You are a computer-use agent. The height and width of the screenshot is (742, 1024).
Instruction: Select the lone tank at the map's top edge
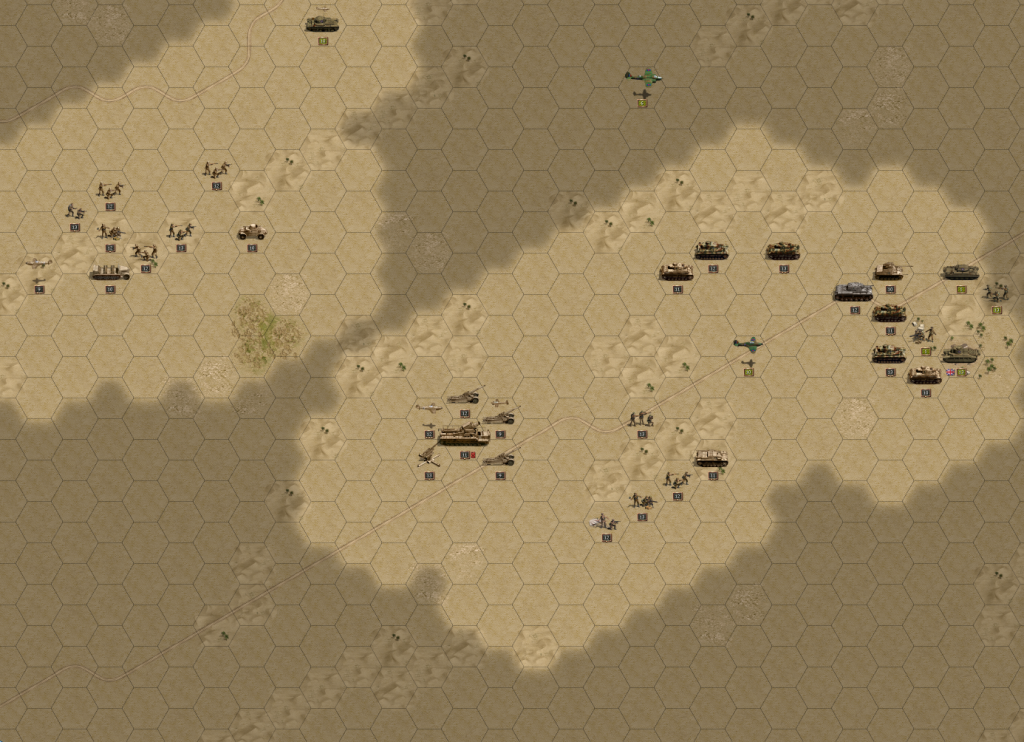322,23
